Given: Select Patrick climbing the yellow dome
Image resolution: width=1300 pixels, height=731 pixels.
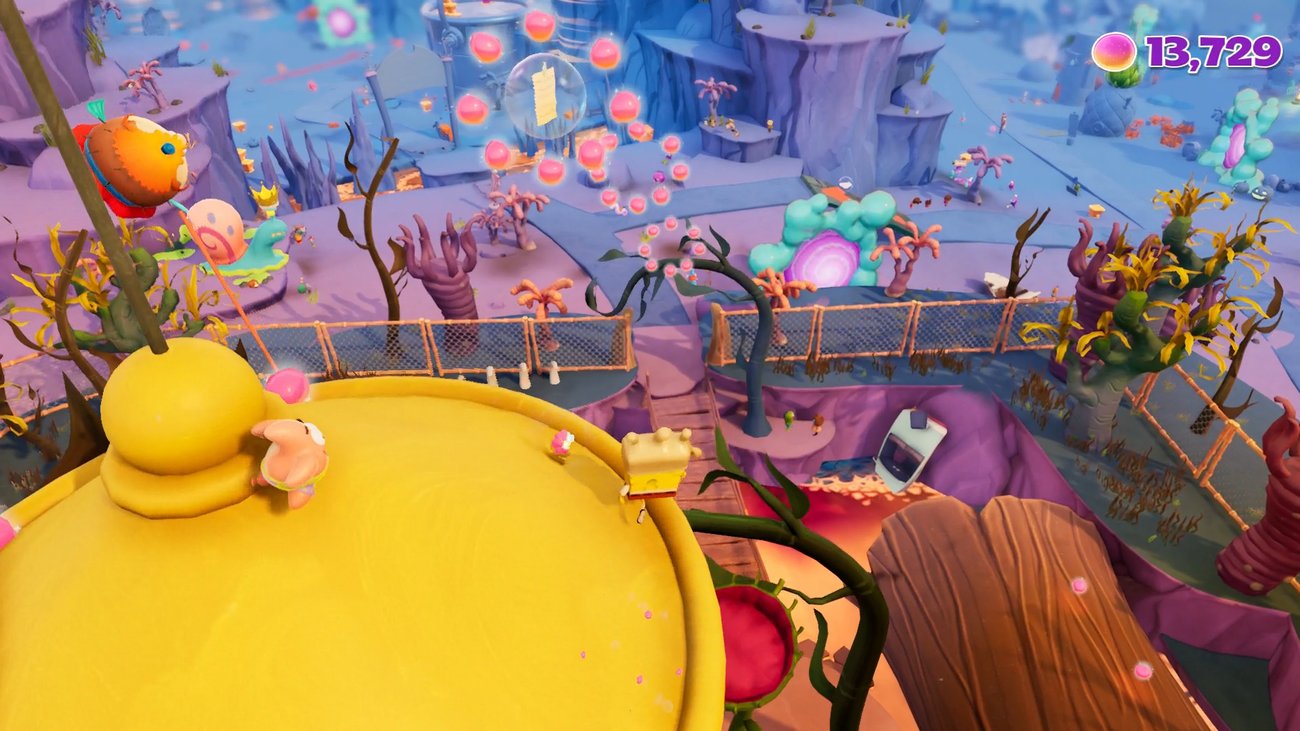Looking at the screenshot, I should pyautogui.click(x=290, y=460).
